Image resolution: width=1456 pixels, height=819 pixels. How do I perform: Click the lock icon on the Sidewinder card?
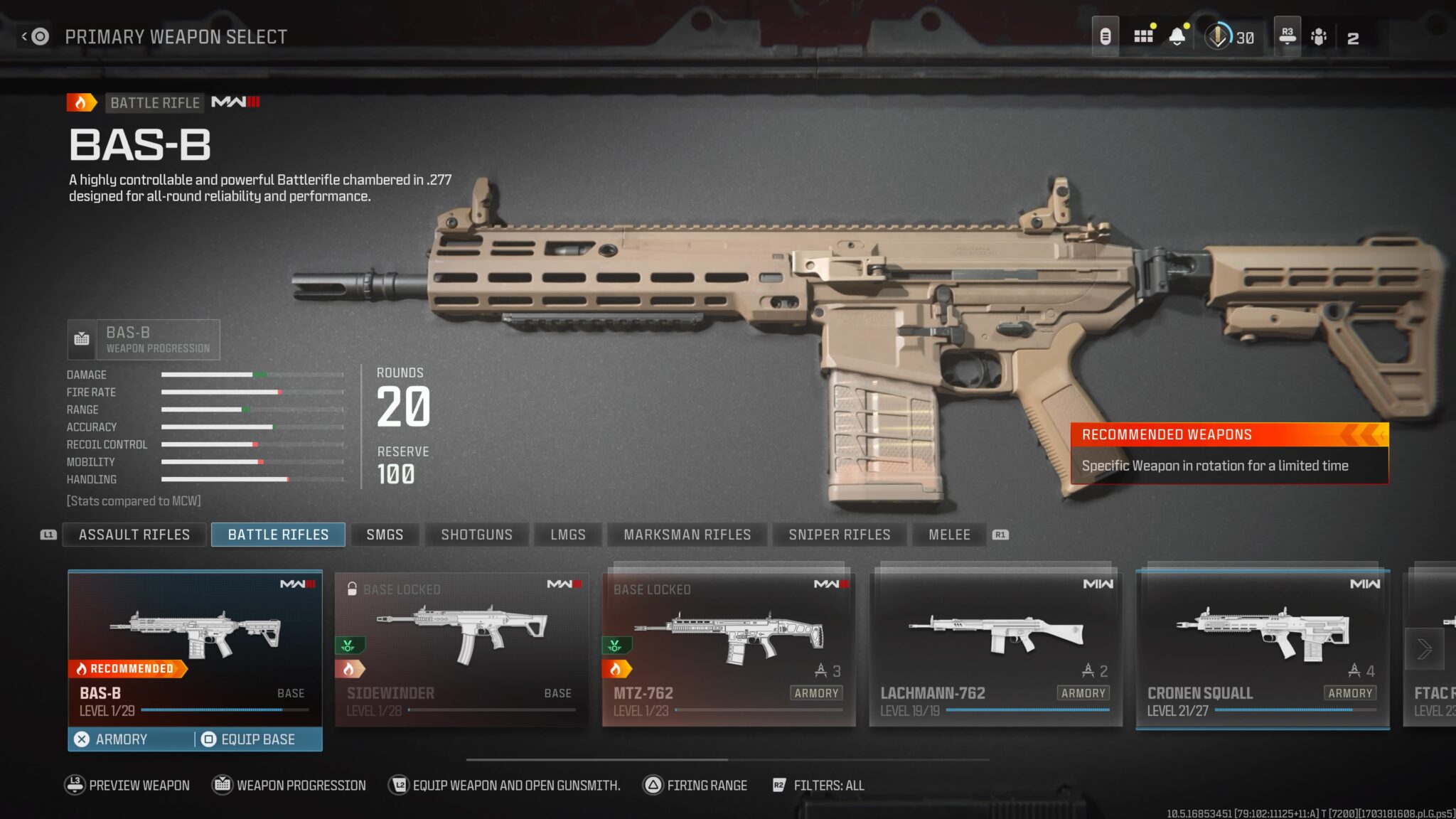pos(352,589)
